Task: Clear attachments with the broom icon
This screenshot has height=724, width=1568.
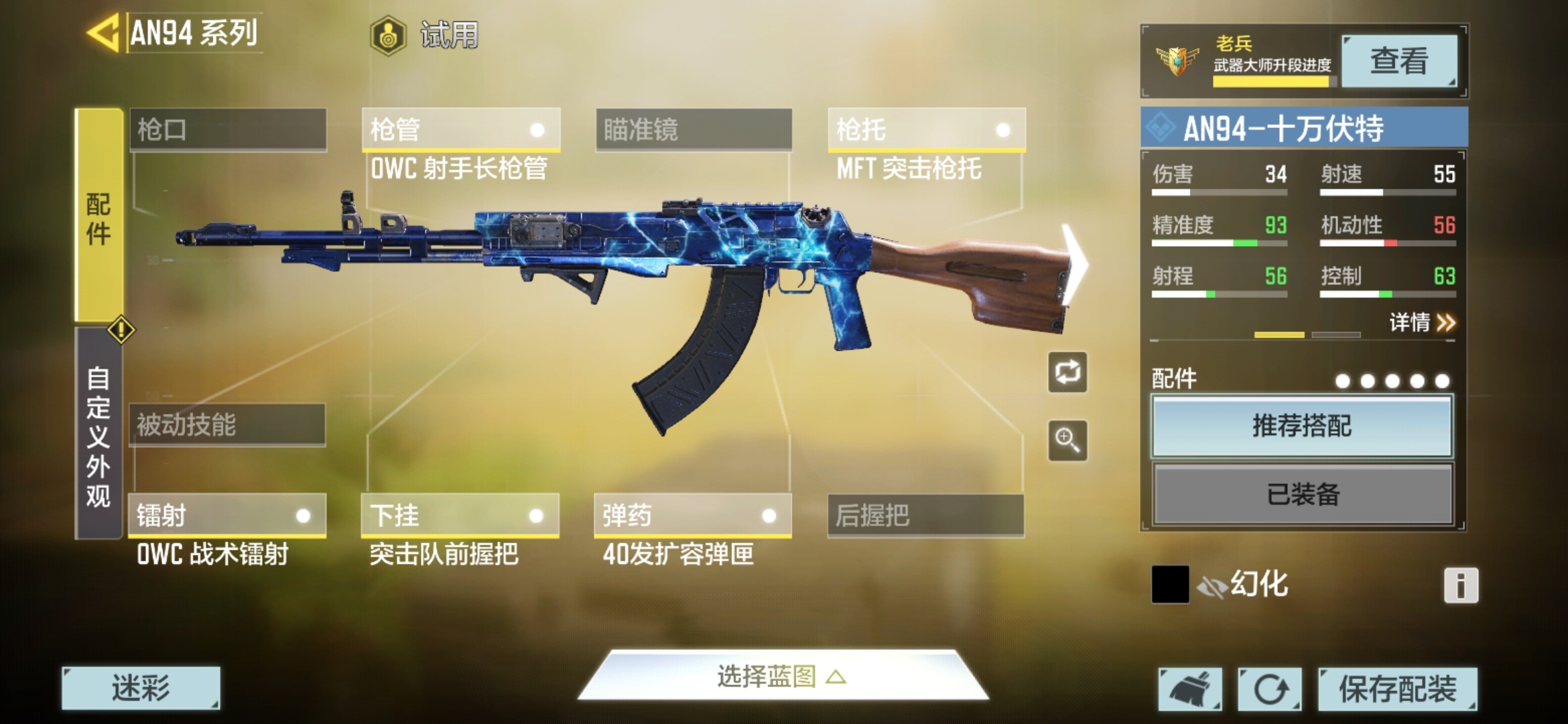Action: [1190, 688]
